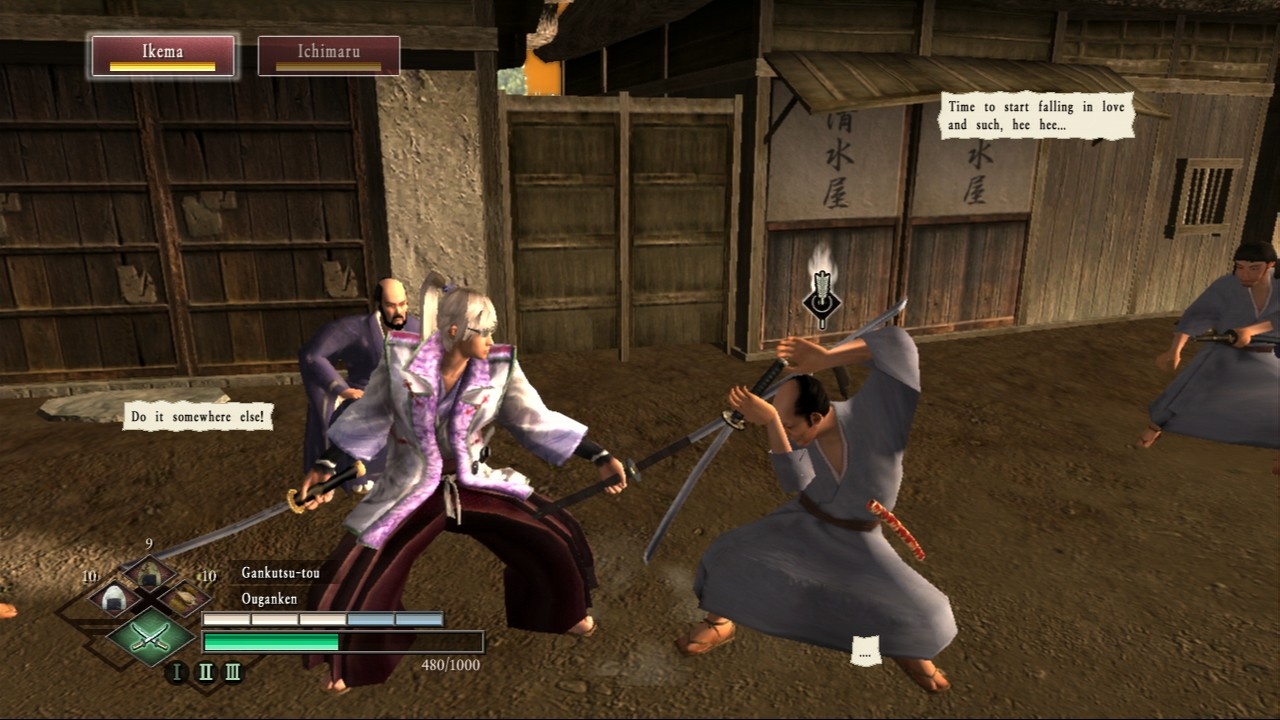Switch to the Ikema enemy tab

pos(163,55)
